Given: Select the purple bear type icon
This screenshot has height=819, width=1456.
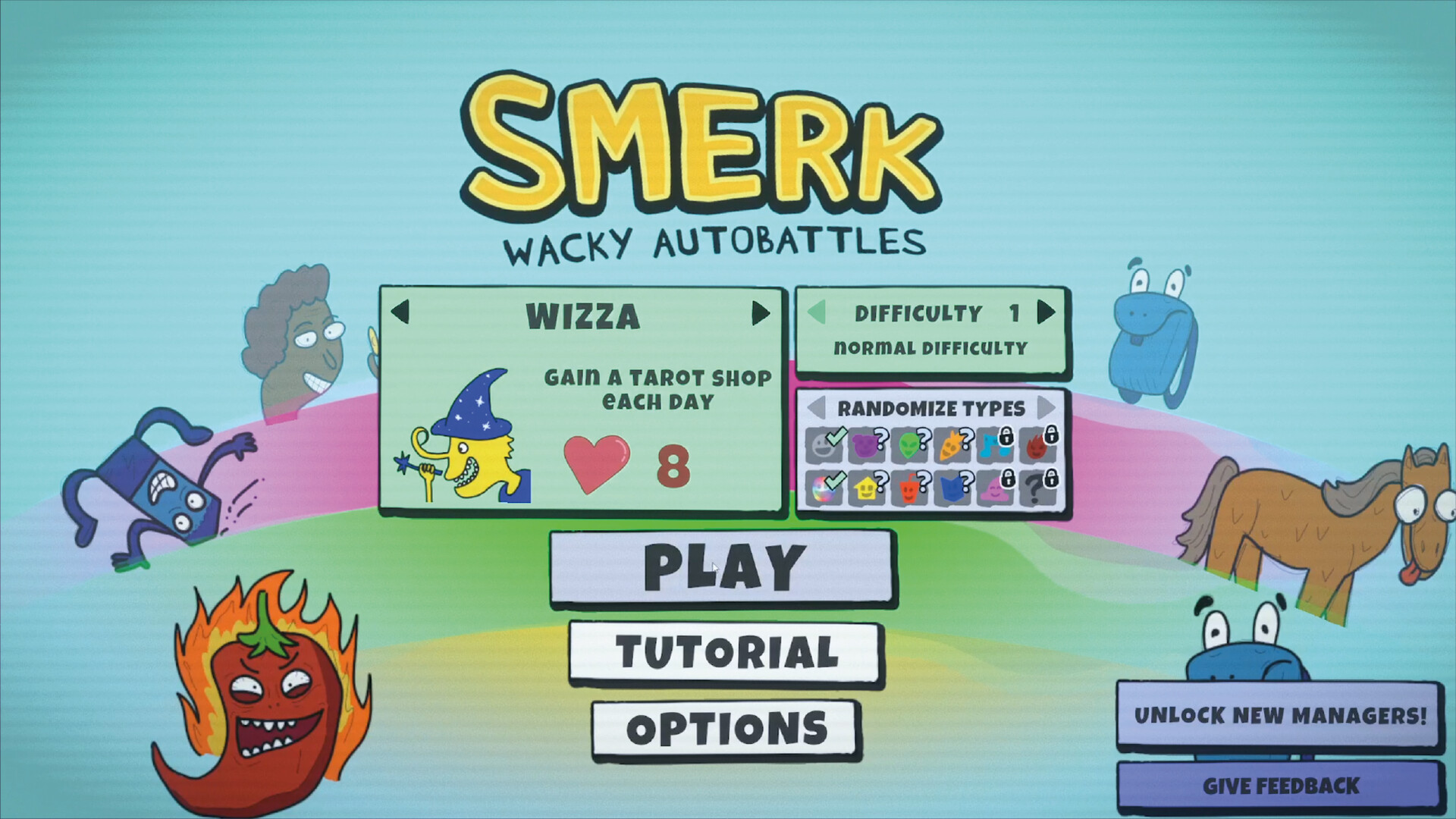Looking at the screenshot, I should [866, 442].
